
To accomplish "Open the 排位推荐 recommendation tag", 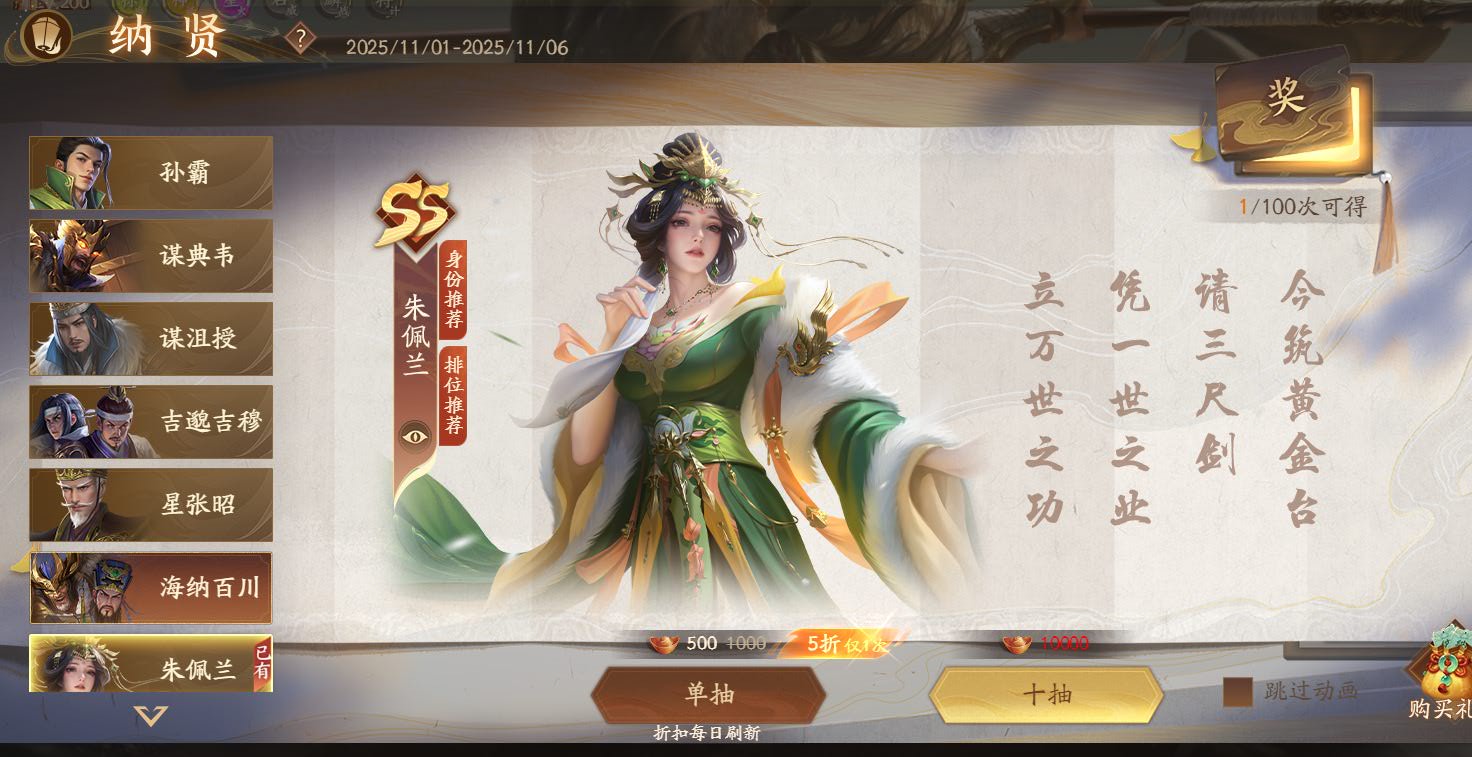I will pyautogui.click(x=453, y=397).
